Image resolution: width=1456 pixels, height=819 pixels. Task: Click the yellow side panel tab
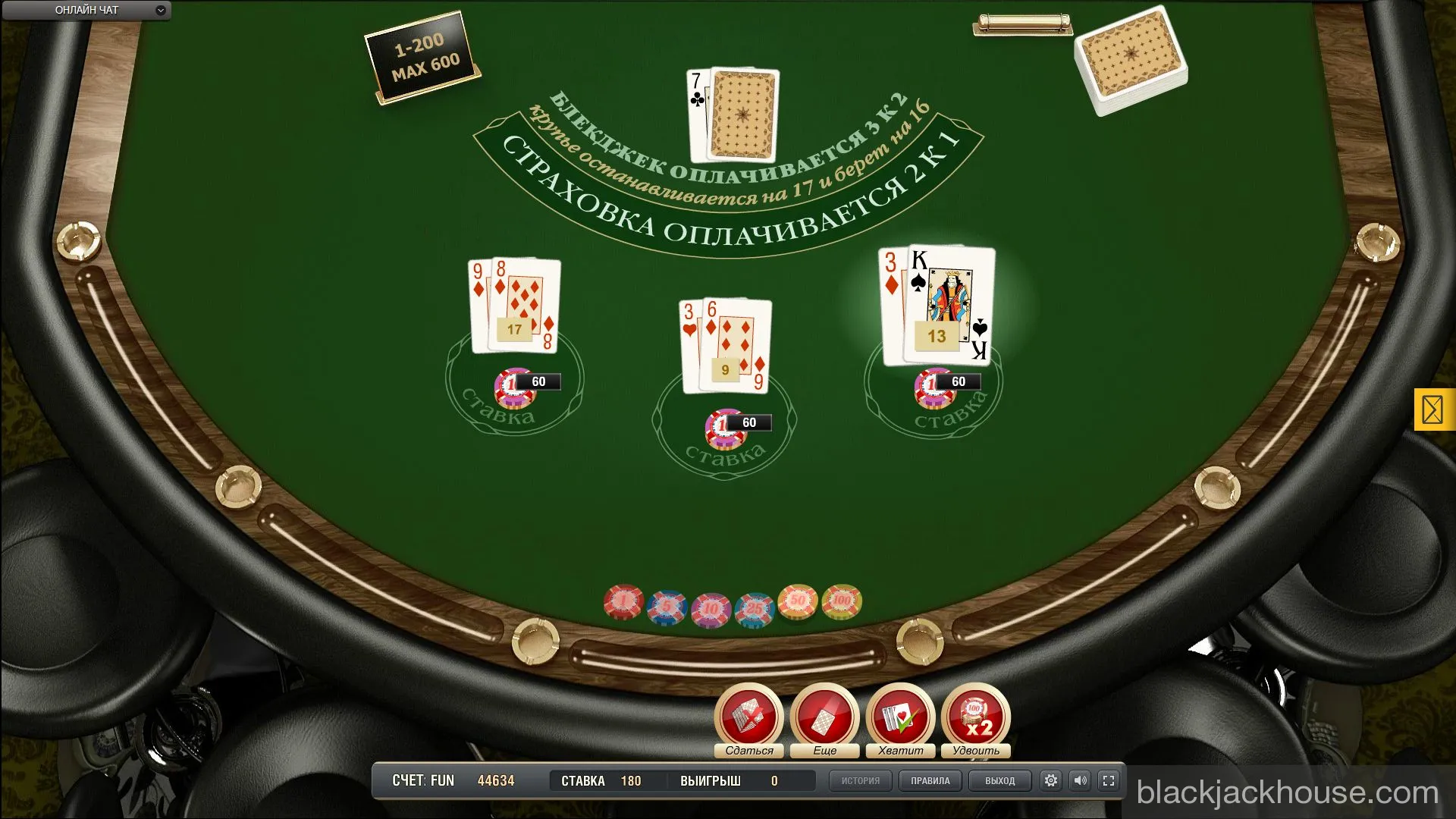(x=1433, y=409)
